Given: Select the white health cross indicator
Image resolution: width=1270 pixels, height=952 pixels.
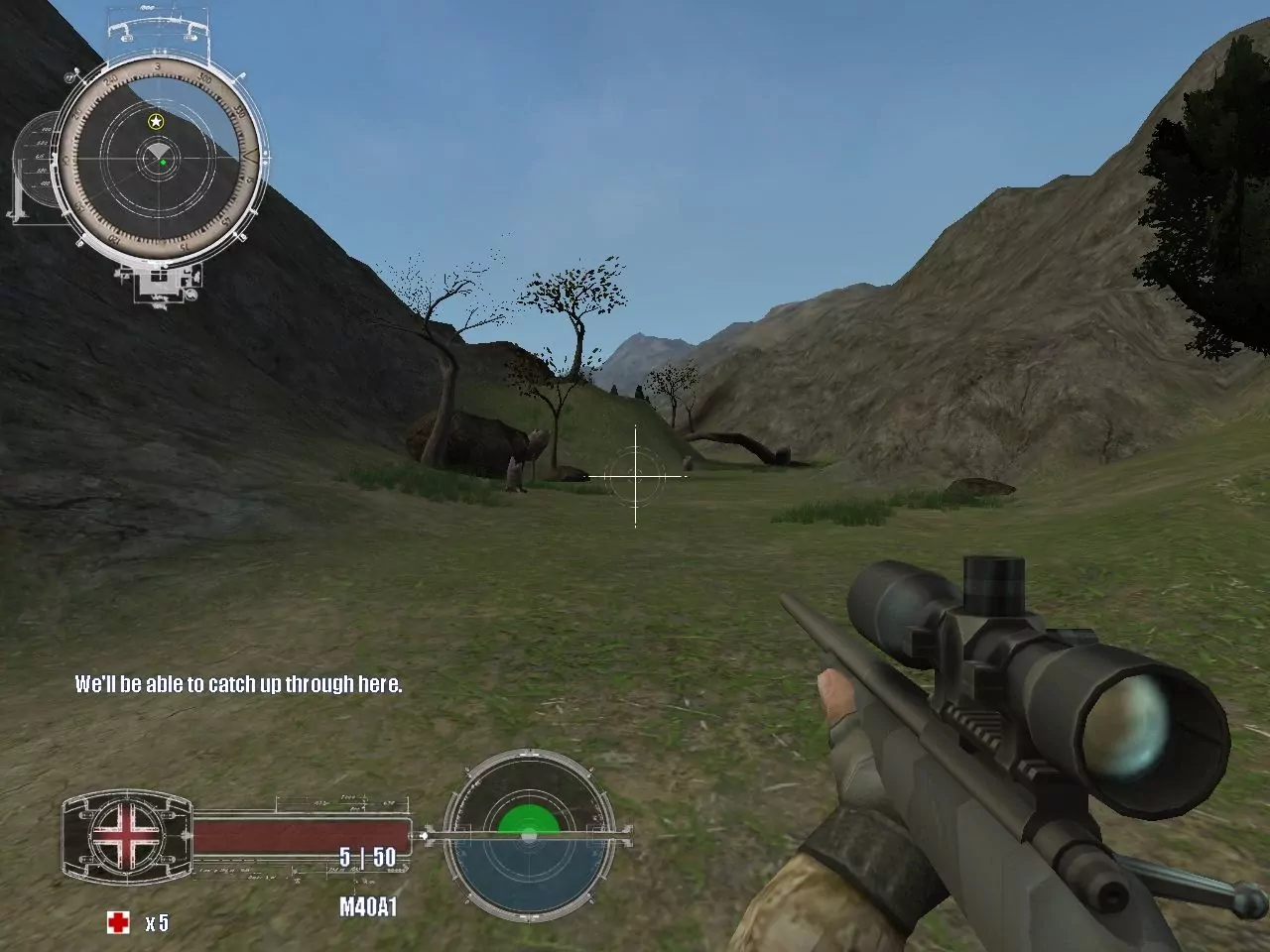Looking at the screenshot, I should pyautogui.click(x=126, y=835).
